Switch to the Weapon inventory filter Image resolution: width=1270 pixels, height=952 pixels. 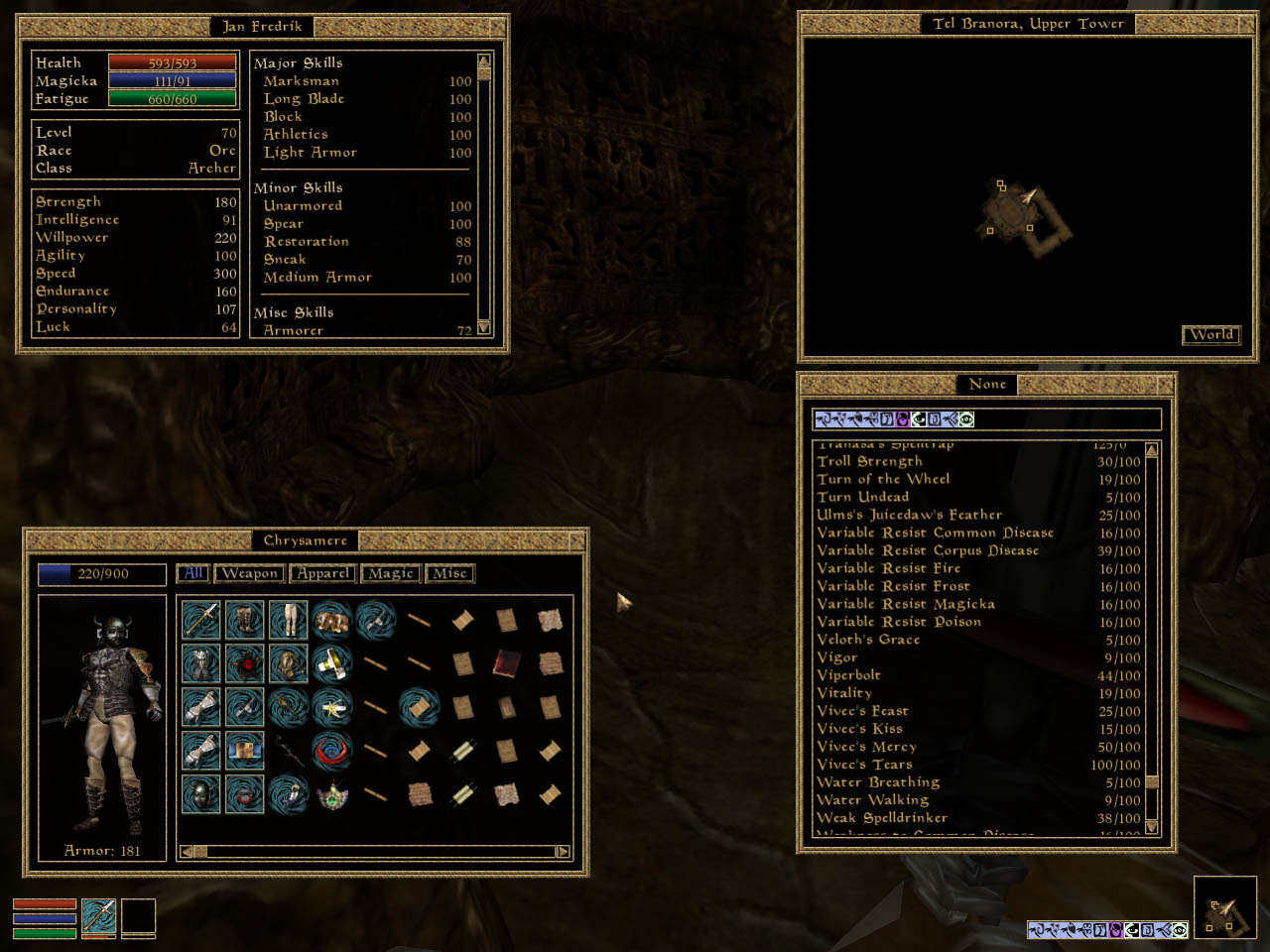tap(250, 573)
